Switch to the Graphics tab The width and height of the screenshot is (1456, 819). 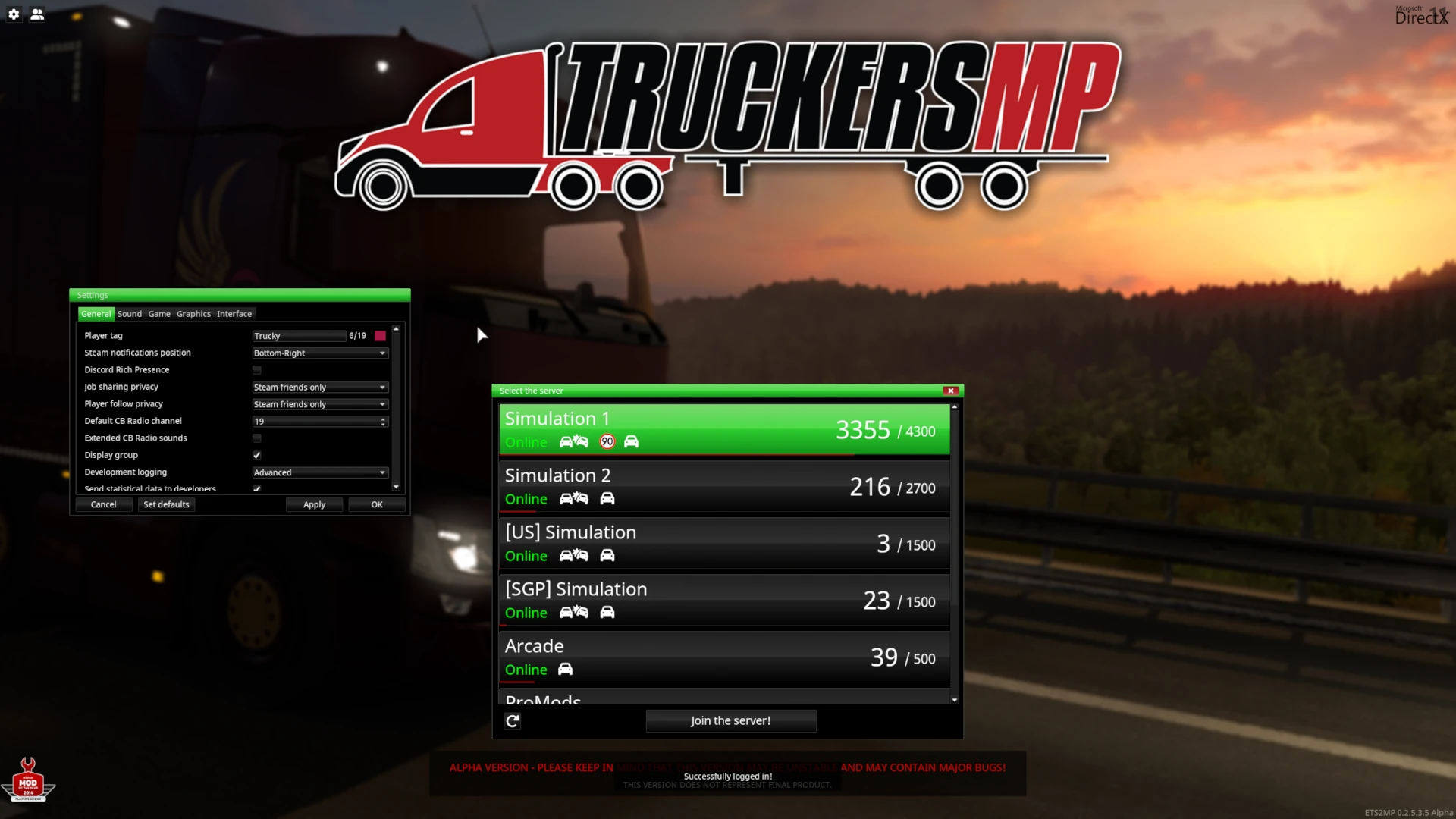coord(193,314)
